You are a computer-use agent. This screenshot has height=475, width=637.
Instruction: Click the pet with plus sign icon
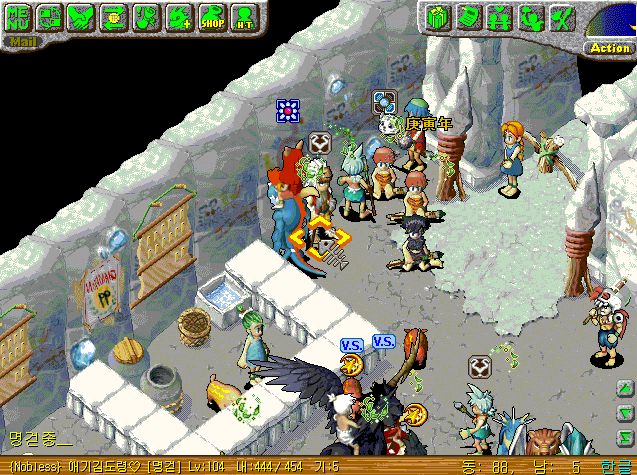click(178, 16)
